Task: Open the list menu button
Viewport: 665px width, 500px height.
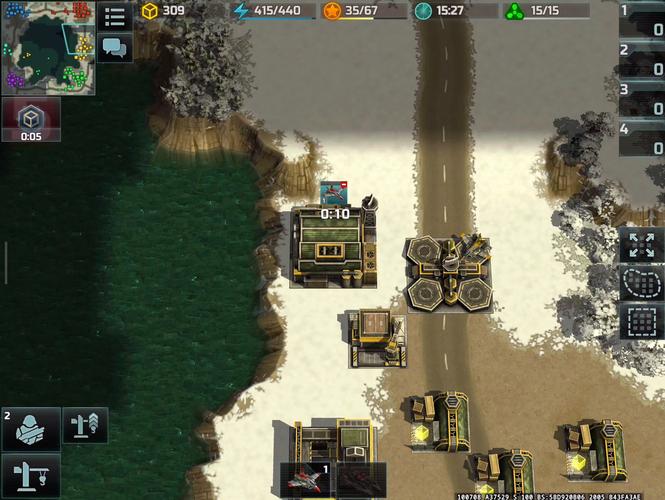Action: (x=115, y=17)
